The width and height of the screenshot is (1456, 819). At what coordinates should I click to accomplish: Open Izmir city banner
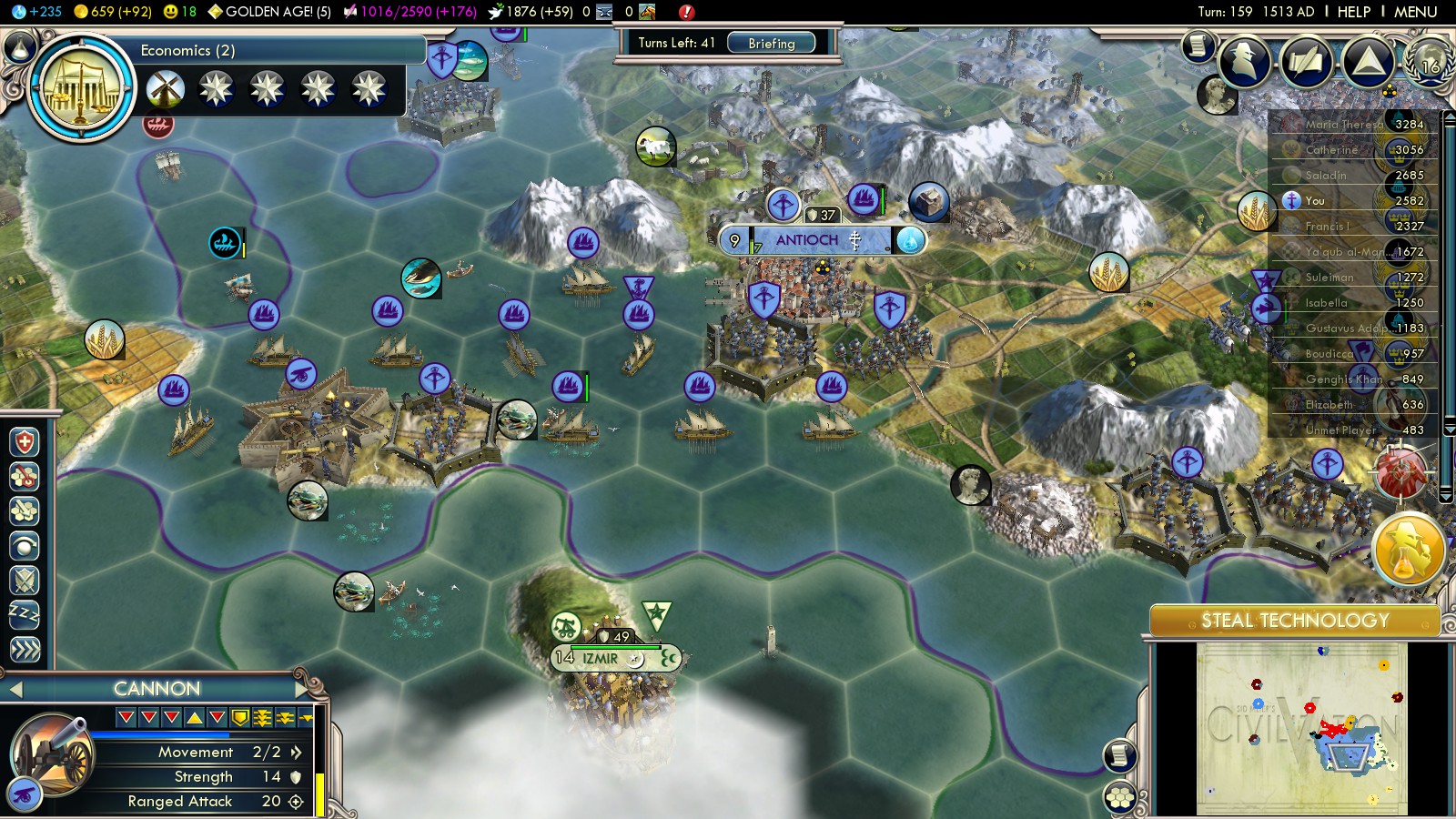(601, 658)
